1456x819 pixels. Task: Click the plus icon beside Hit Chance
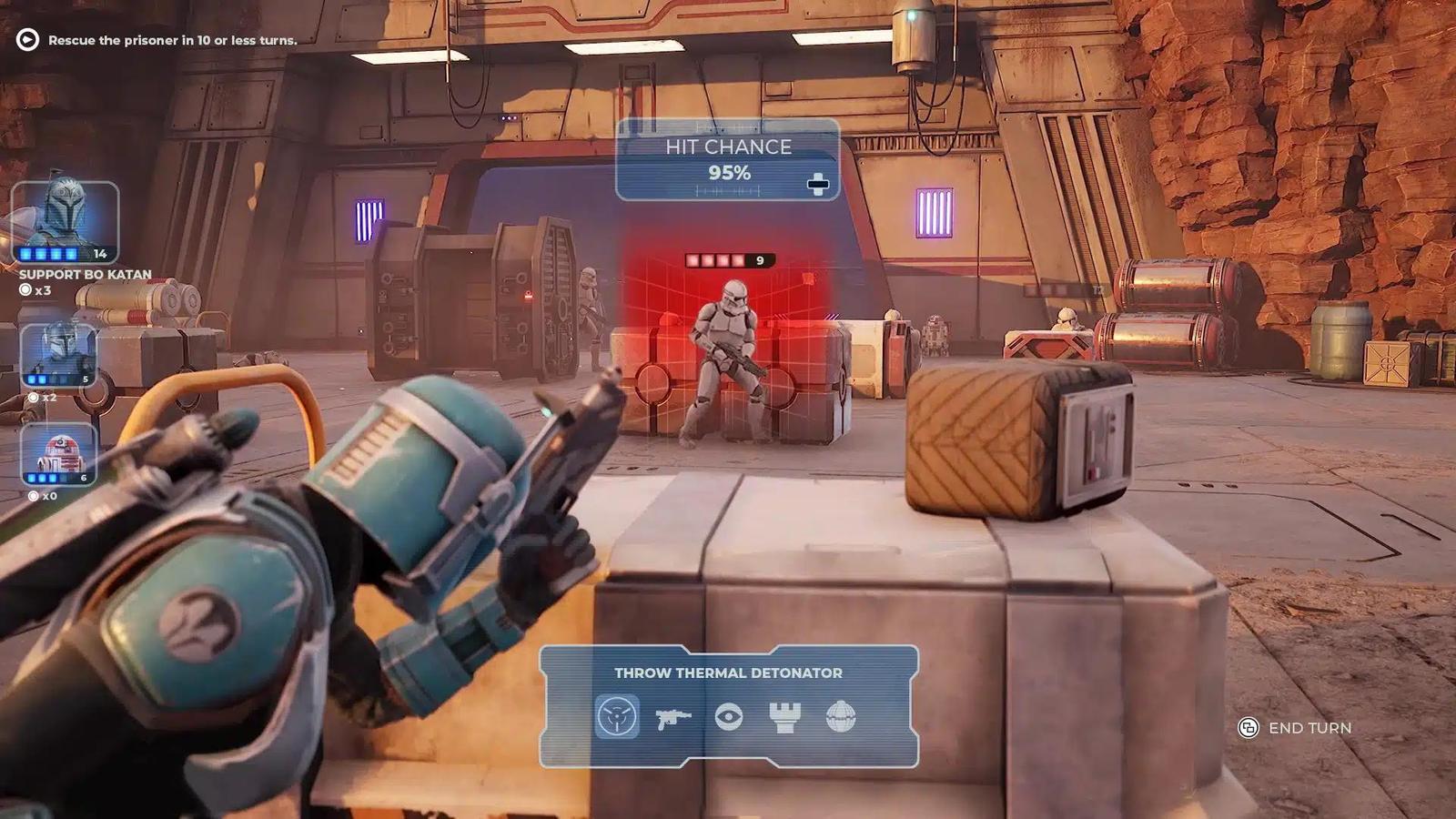click(820, 182)
